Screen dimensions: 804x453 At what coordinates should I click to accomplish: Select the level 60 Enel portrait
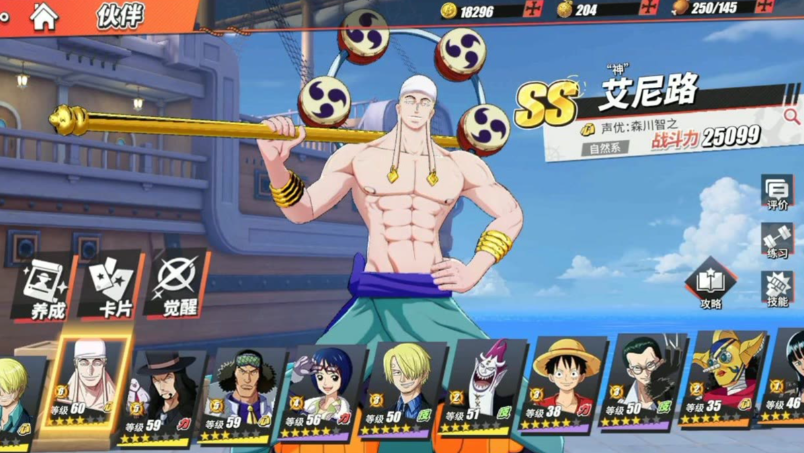pos(90,385)
